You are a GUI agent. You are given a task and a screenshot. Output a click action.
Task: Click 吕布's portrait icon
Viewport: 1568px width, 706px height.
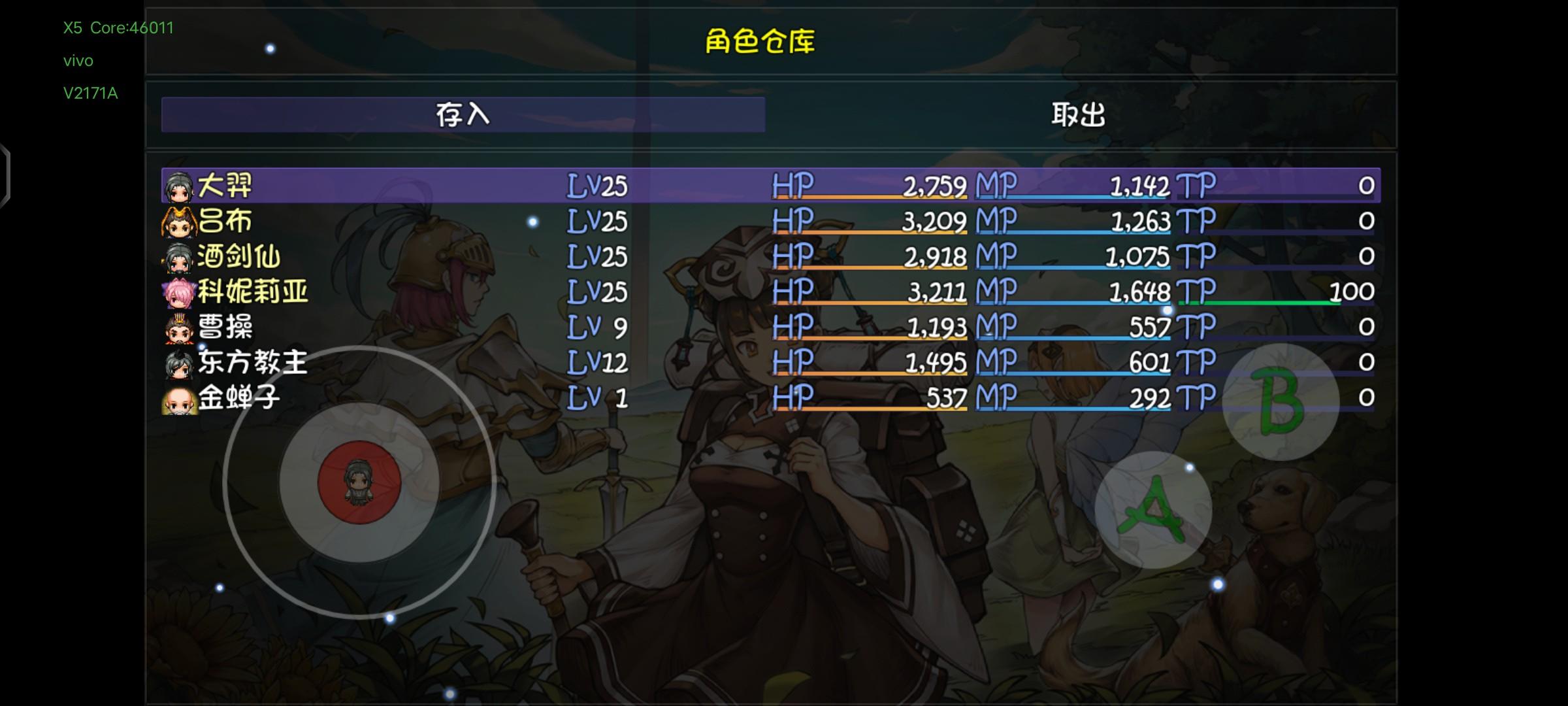pyautogui.click(x=176, y=222)
